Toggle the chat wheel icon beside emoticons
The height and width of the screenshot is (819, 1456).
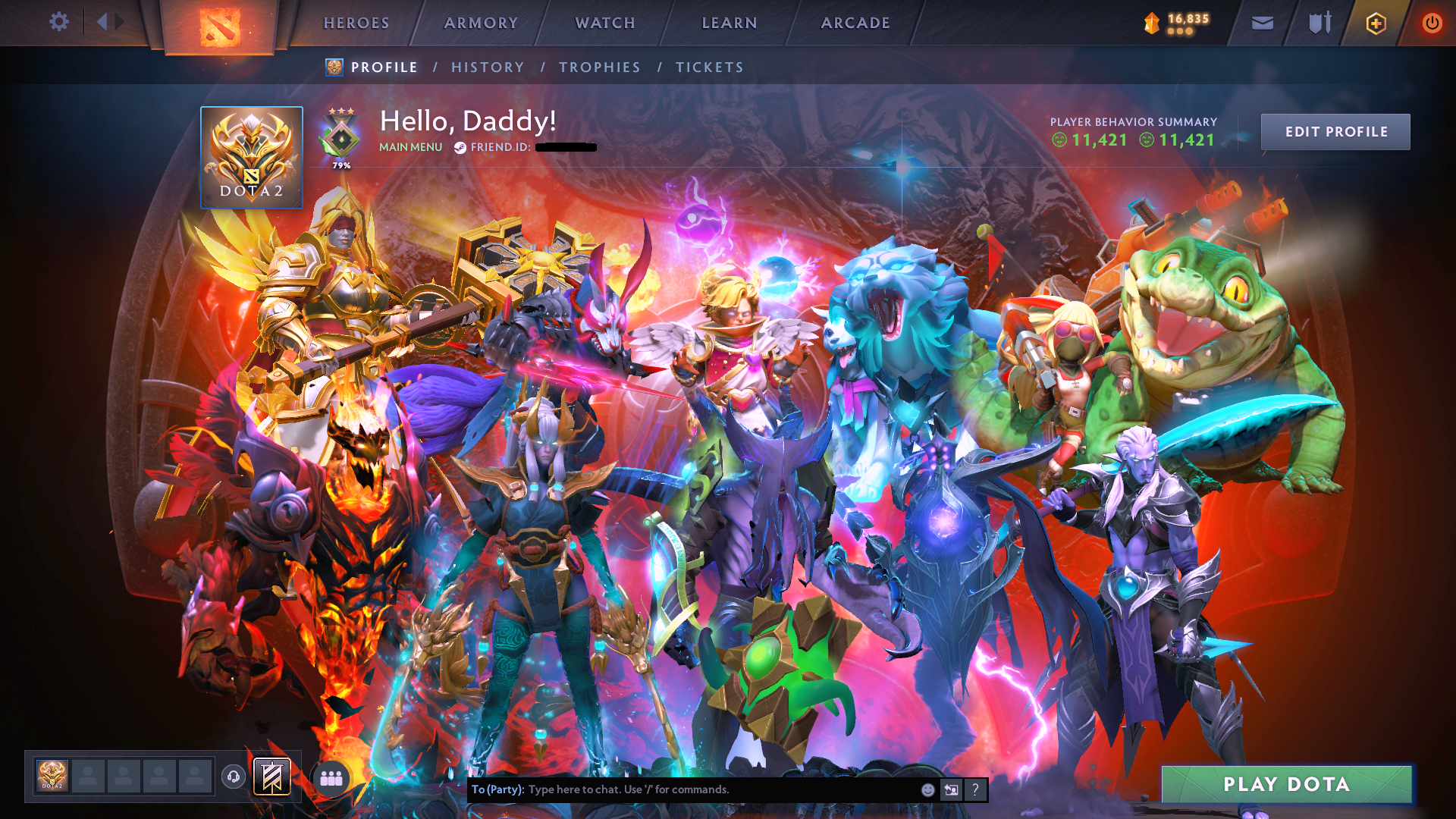(x=951, y=789)
